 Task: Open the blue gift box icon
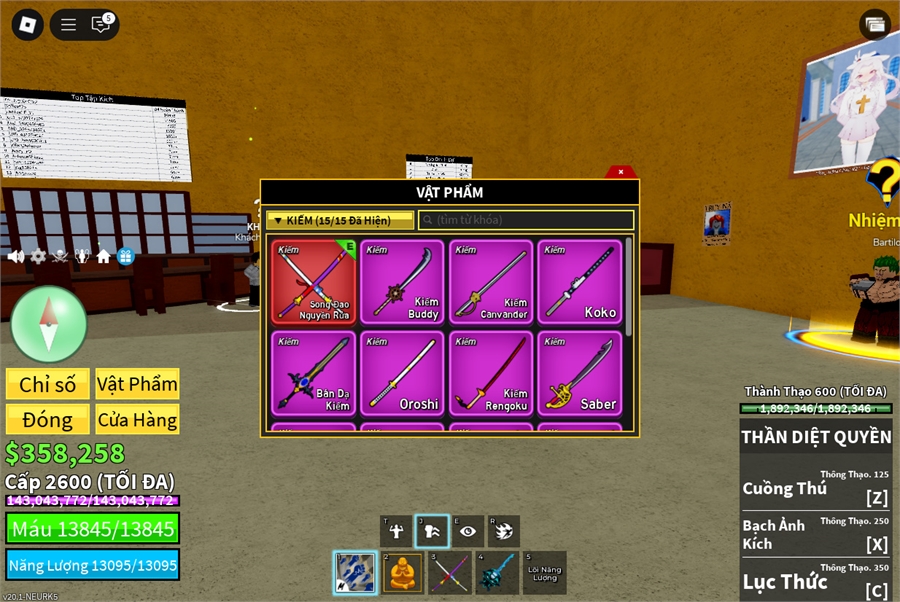125,257
